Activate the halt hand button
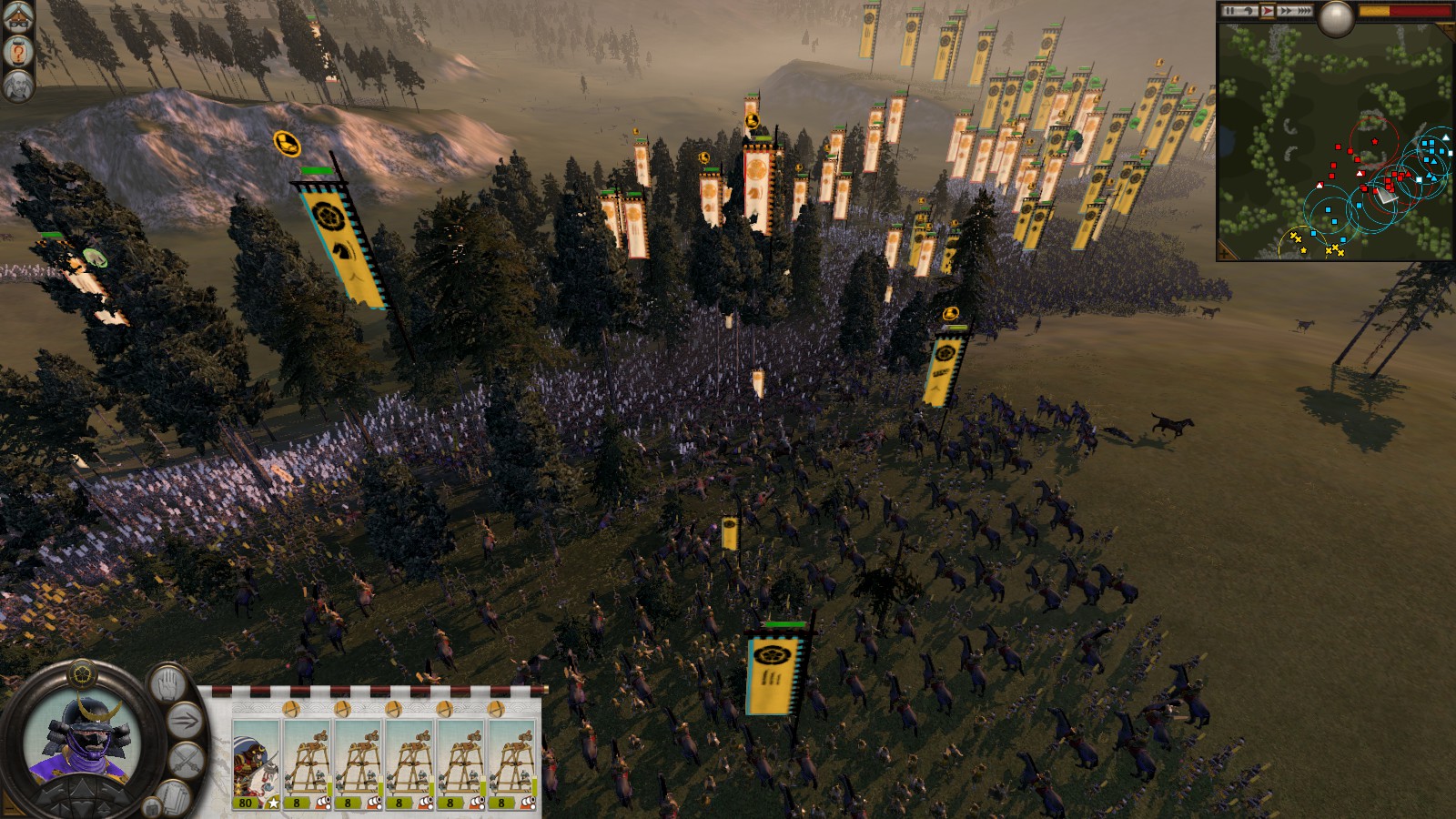Screen dimensions: 1456x819 (167, 684)
